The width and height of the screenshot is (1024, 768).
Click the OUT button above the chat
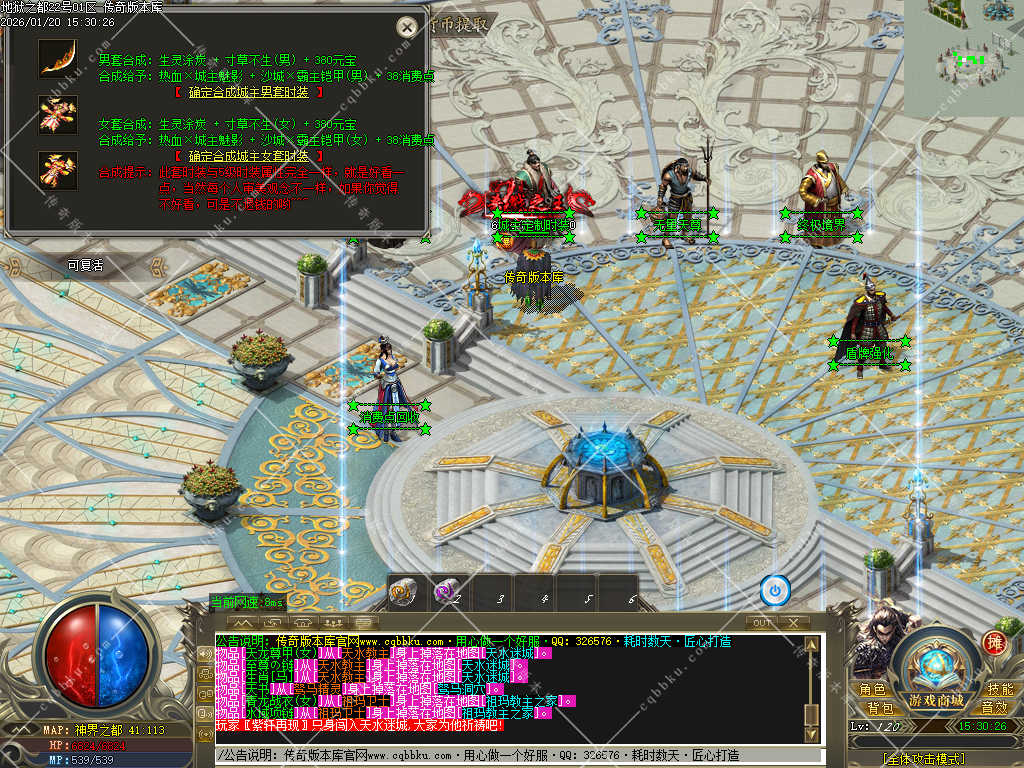click(x=762, y=622)
